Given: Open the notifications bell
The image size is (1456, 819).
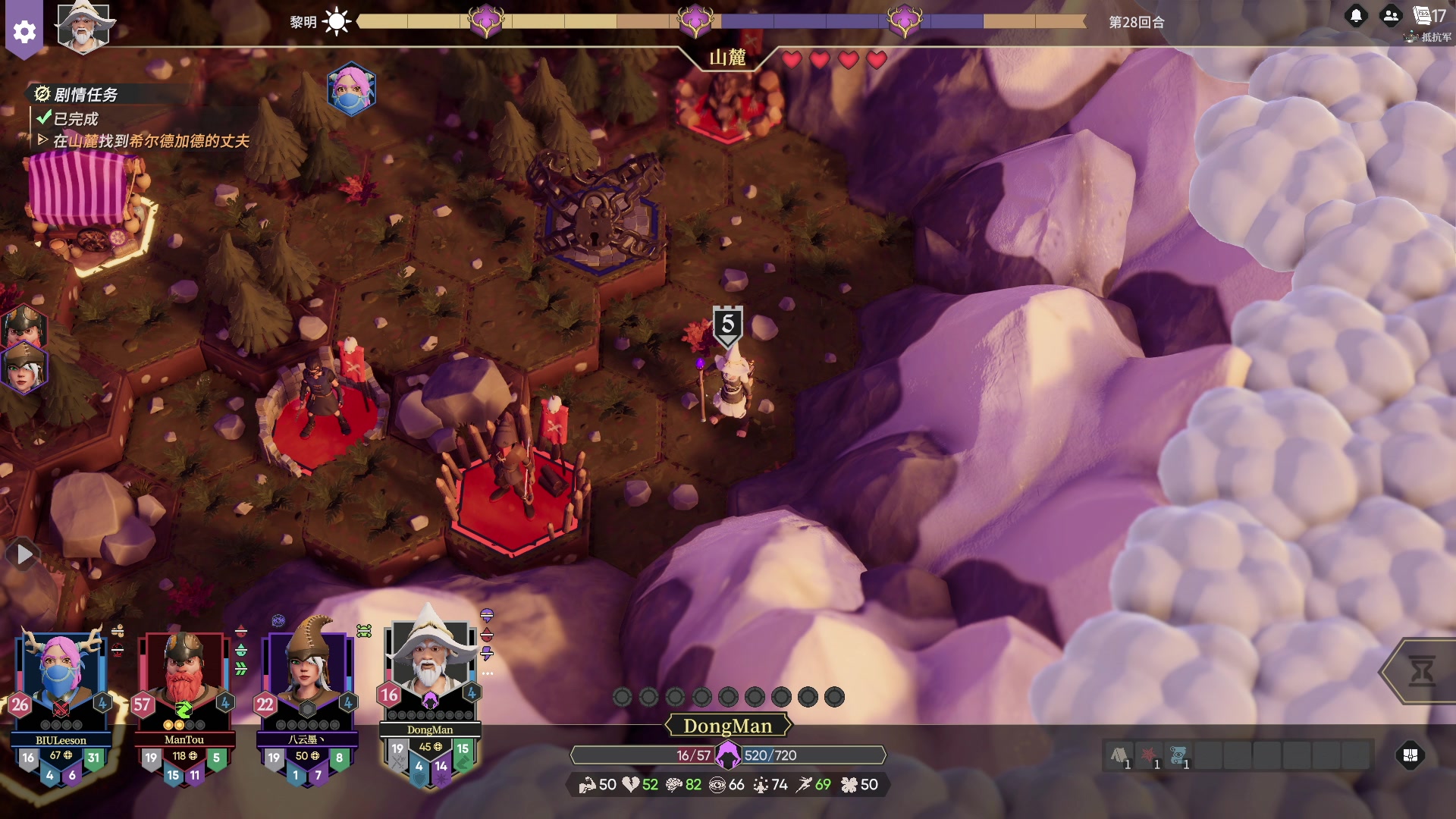Looking at the screenshot, I should [1356, 15].
